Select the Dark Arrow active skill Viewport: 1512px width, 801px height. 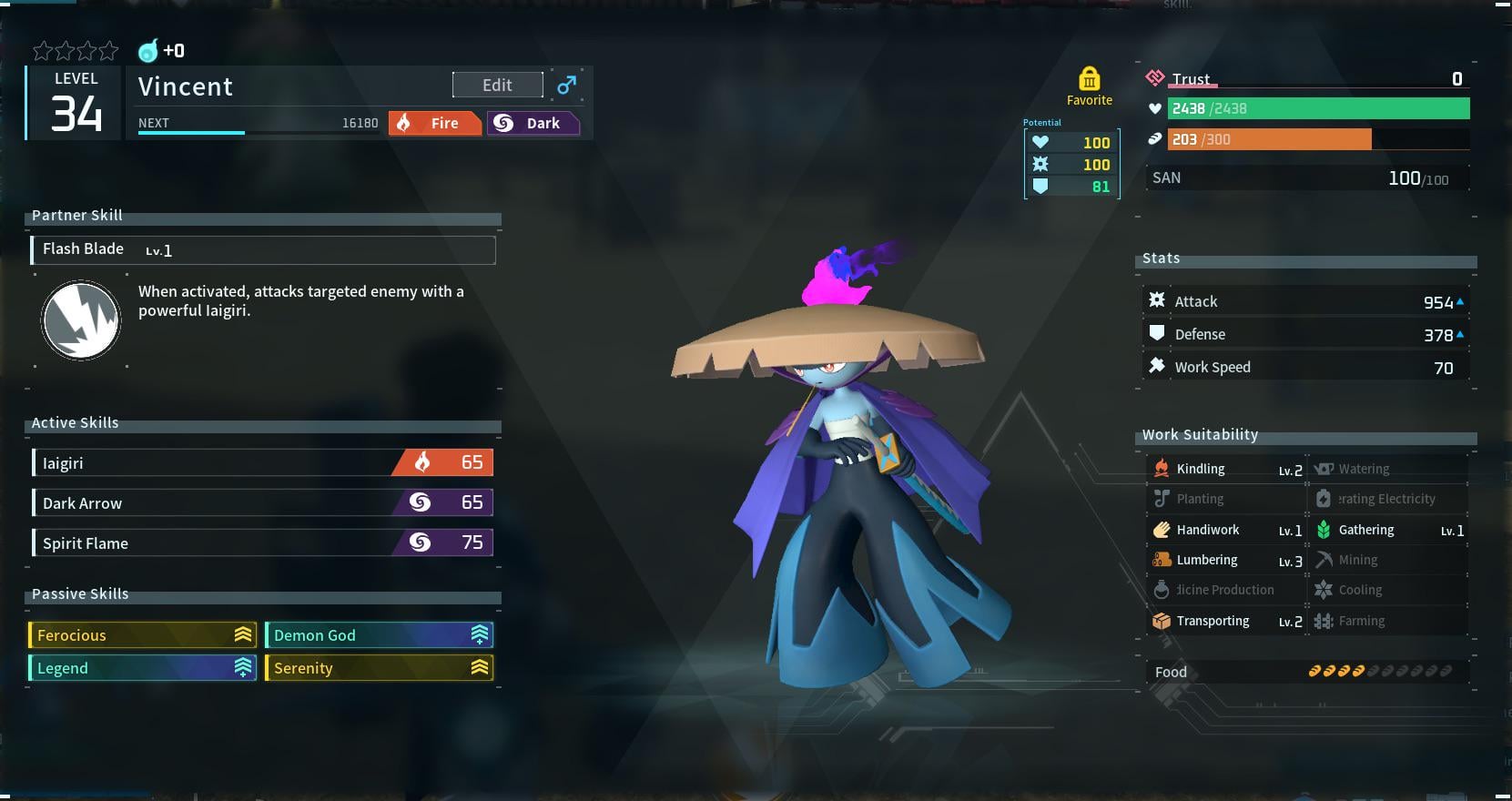click(263, 502)
